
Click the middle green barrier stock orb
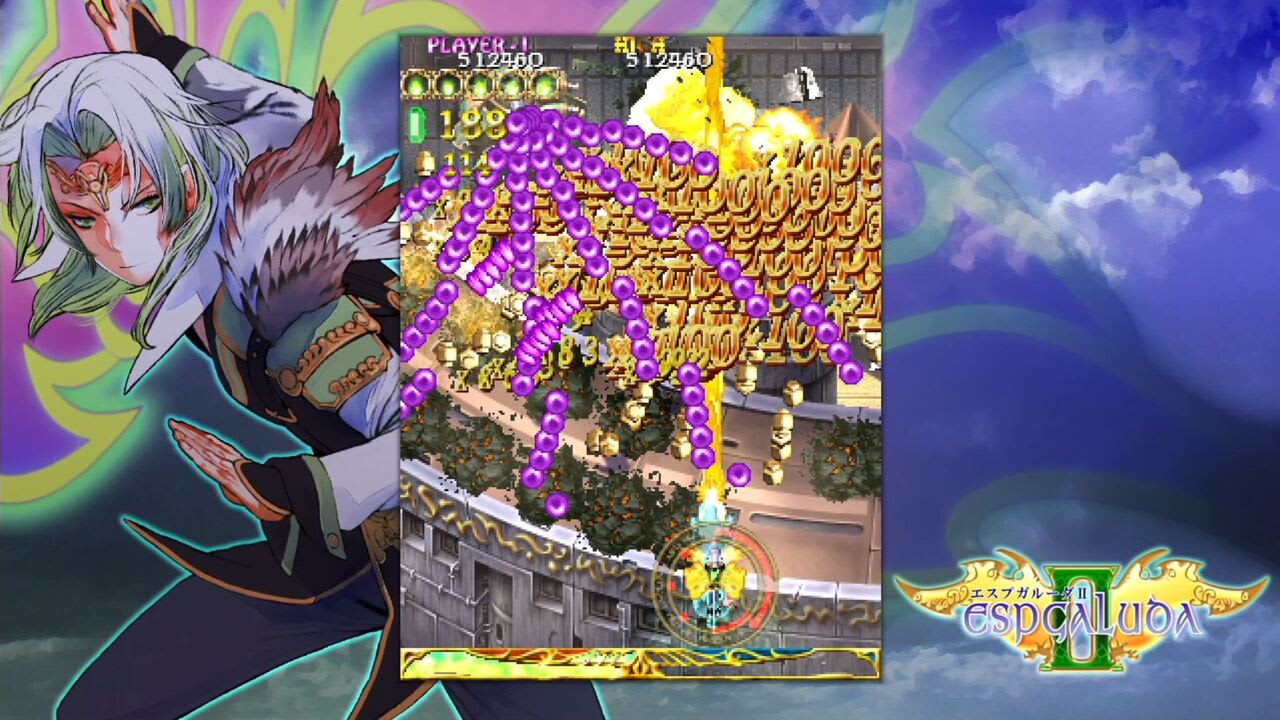point(482,86)
